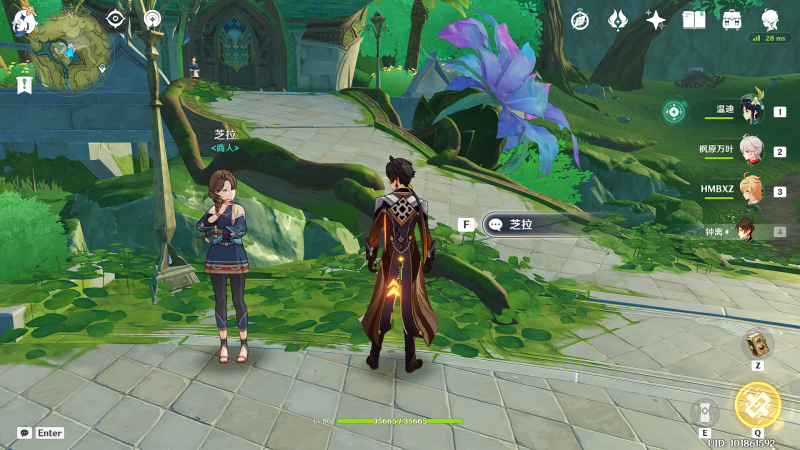This screenshot has width=800, height=450.
Task: Activate the golden elemental burst
Action: click(x=757, y=404)
